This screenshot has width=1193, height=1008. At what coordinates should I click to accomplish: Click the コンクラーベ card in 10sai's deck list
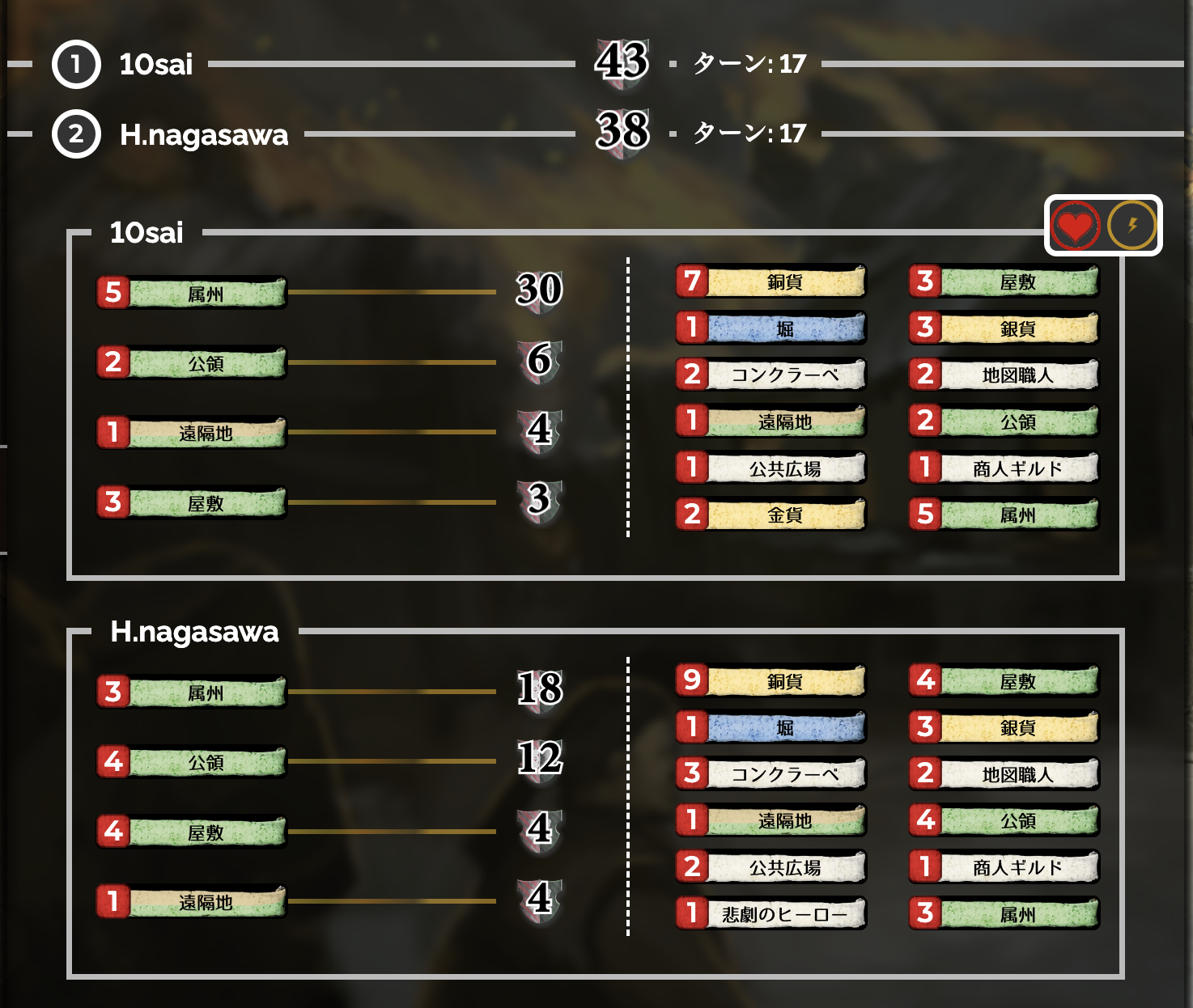(770, 375)
